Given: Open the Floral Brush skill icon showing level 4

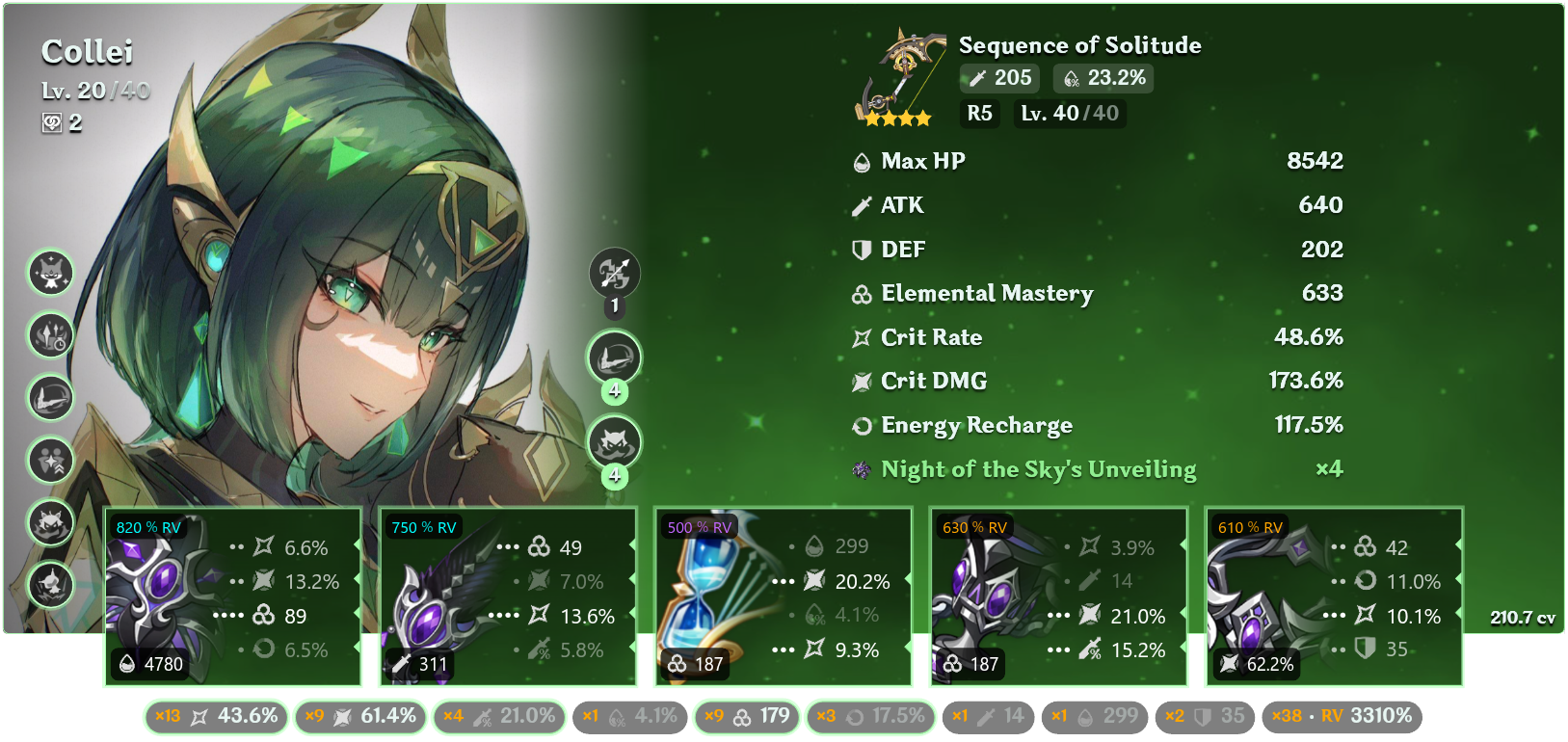Looking at the screenshot, I should click(614, 357).
